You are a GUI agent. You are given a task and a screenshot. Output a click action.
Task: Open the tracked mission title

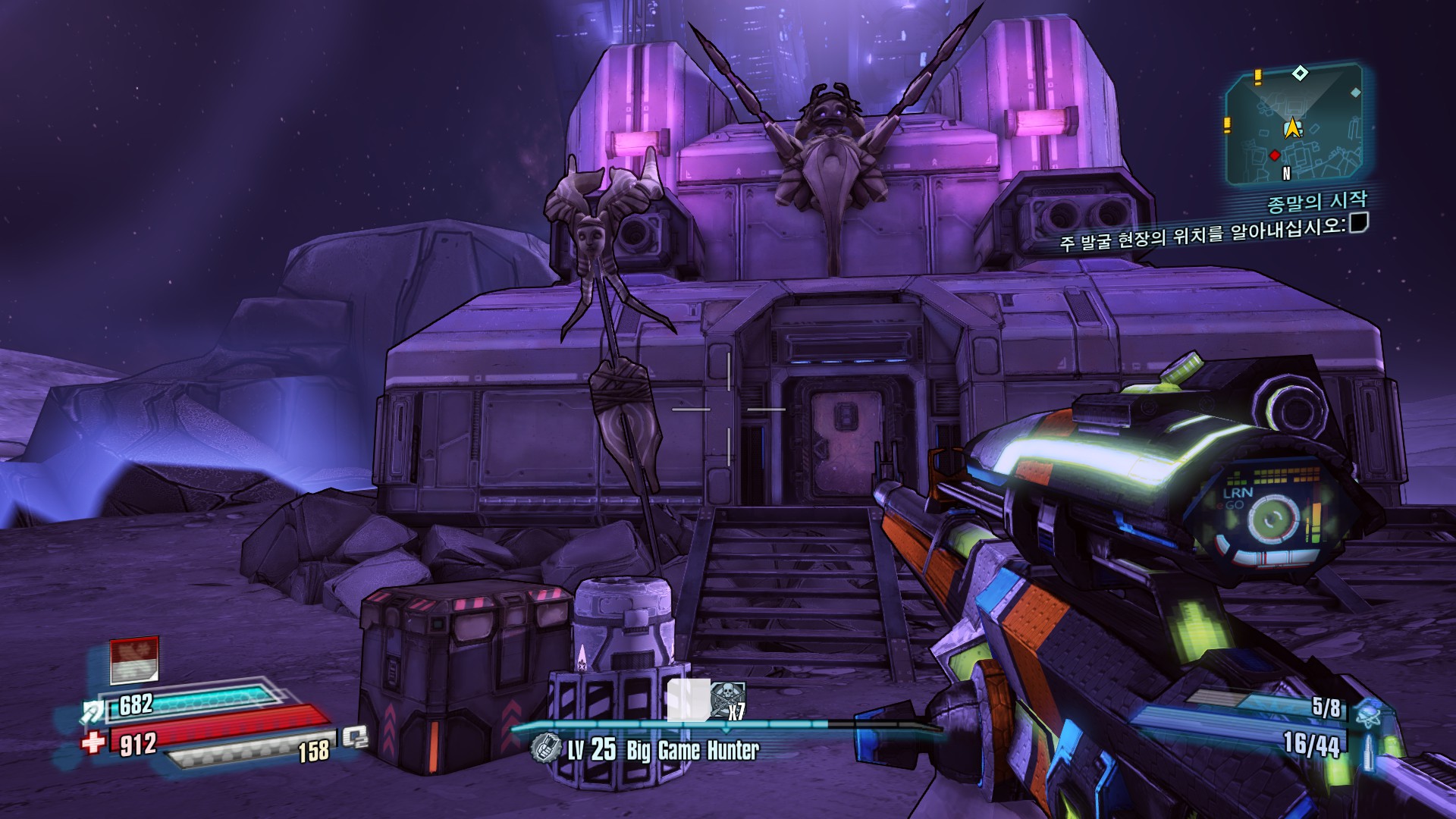(x=1316, y=202)
